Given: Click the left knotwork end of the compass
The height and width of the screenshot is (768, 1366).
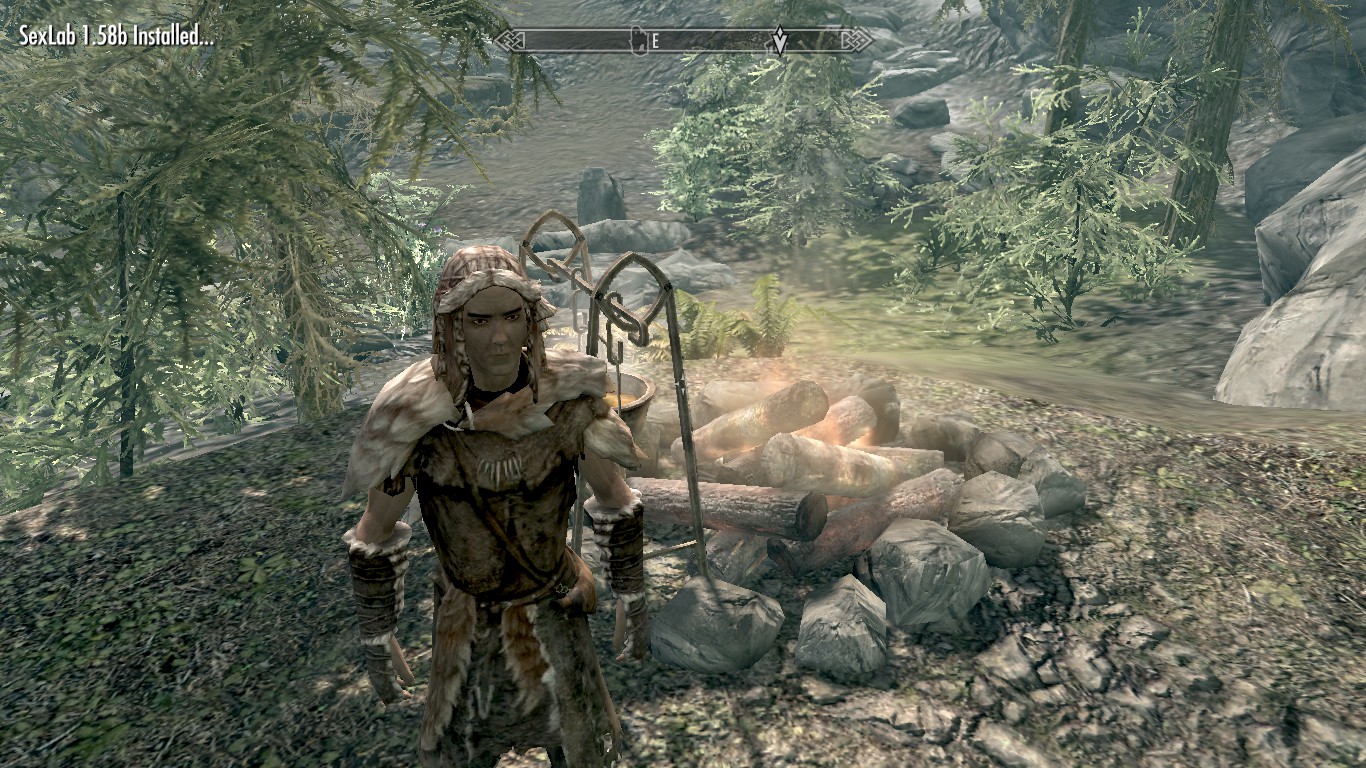Looking at the screenshot, I should pyautogui.click(x=510, y=40).
